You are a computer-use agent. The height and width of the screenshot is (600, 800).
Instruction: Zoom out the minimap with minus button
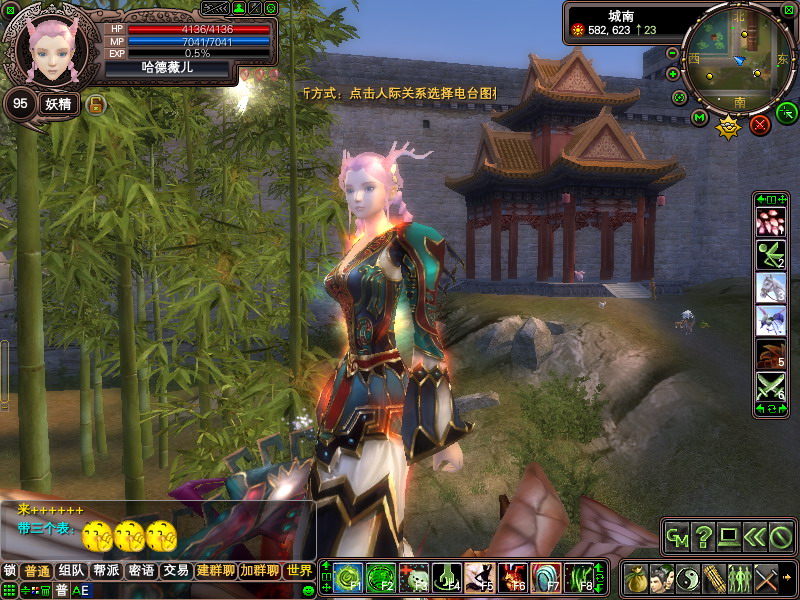point(673,53)
